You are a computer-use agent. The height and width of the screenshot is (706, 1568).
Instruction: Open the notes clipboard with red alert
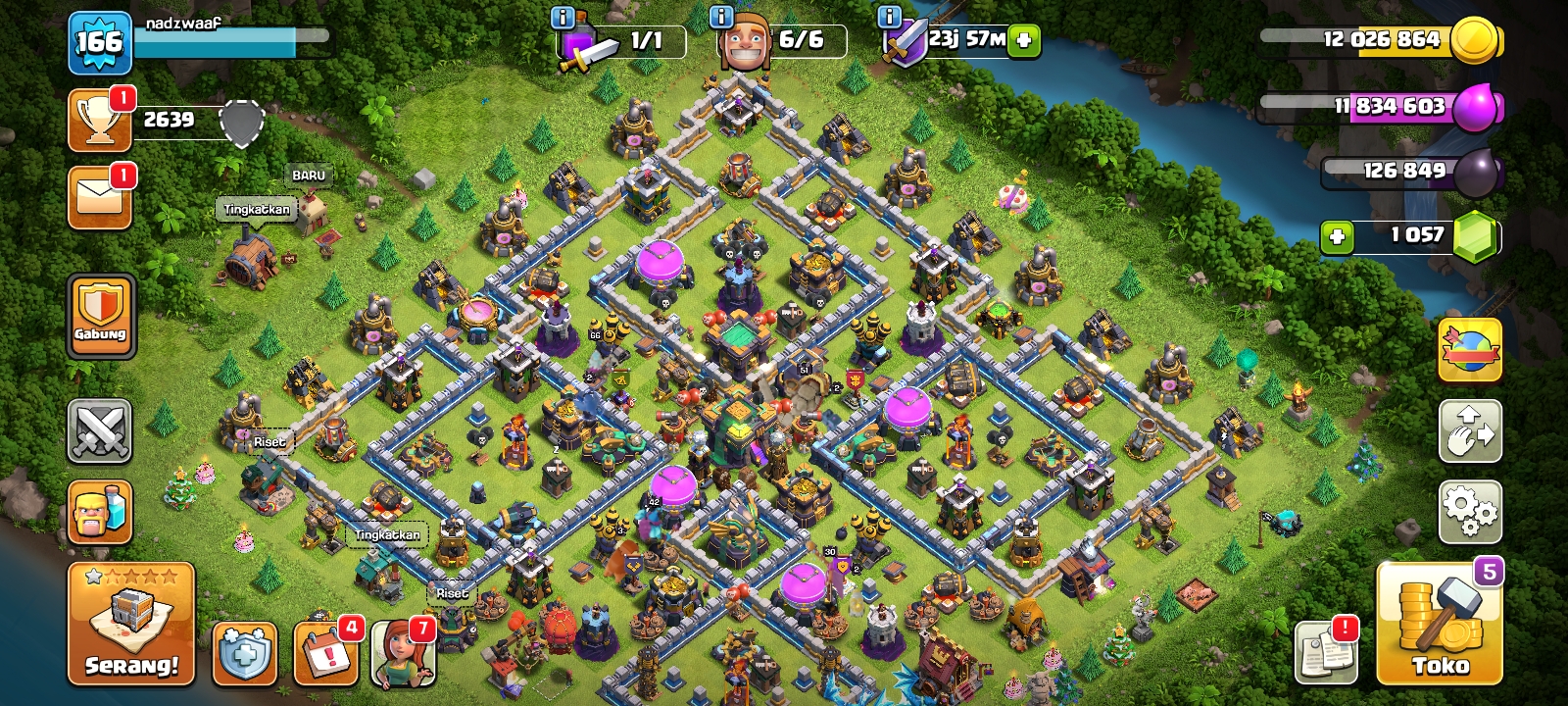coord(1326,651)
